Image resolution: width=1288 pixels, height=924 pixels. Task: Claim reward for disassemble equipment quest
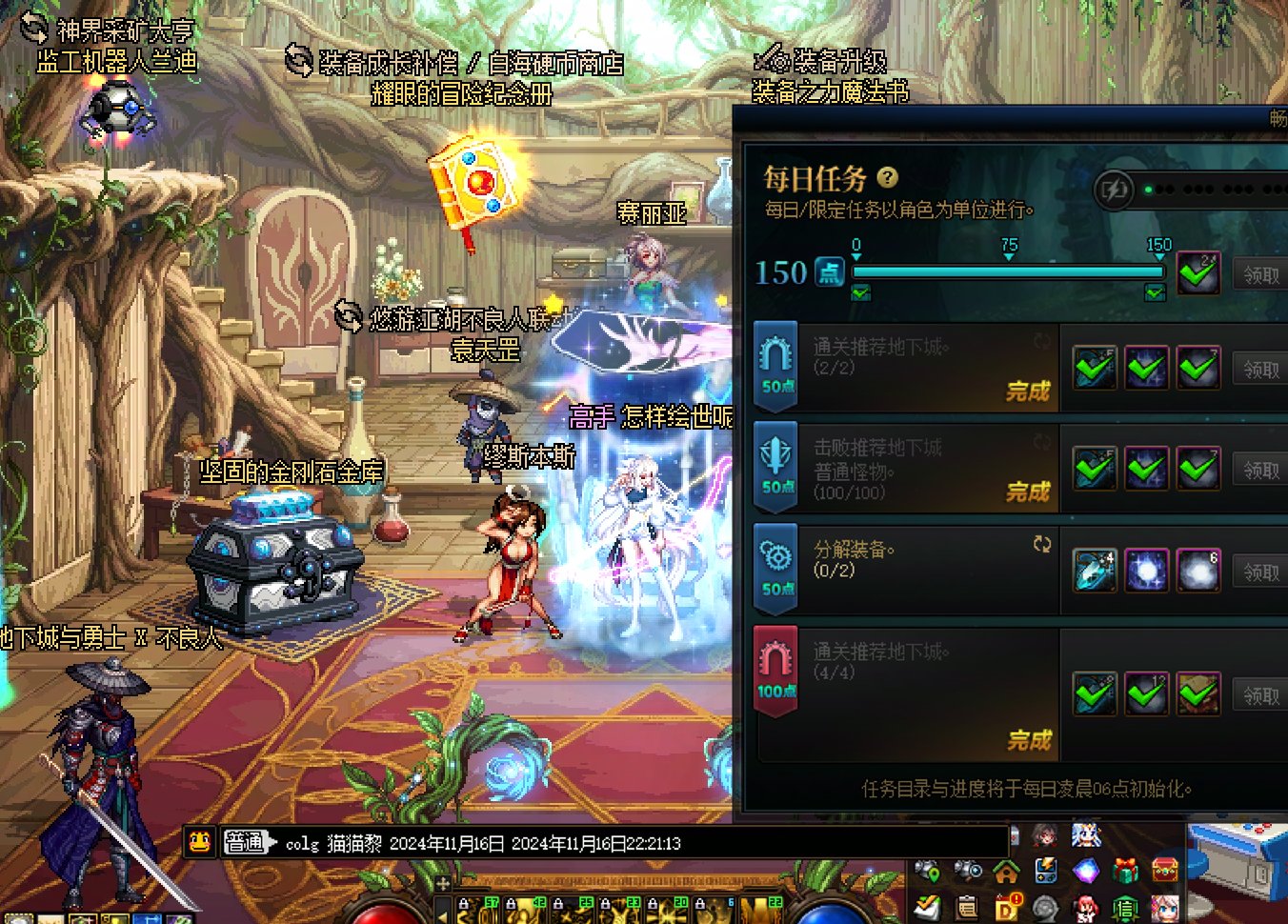pos(1260,572)
